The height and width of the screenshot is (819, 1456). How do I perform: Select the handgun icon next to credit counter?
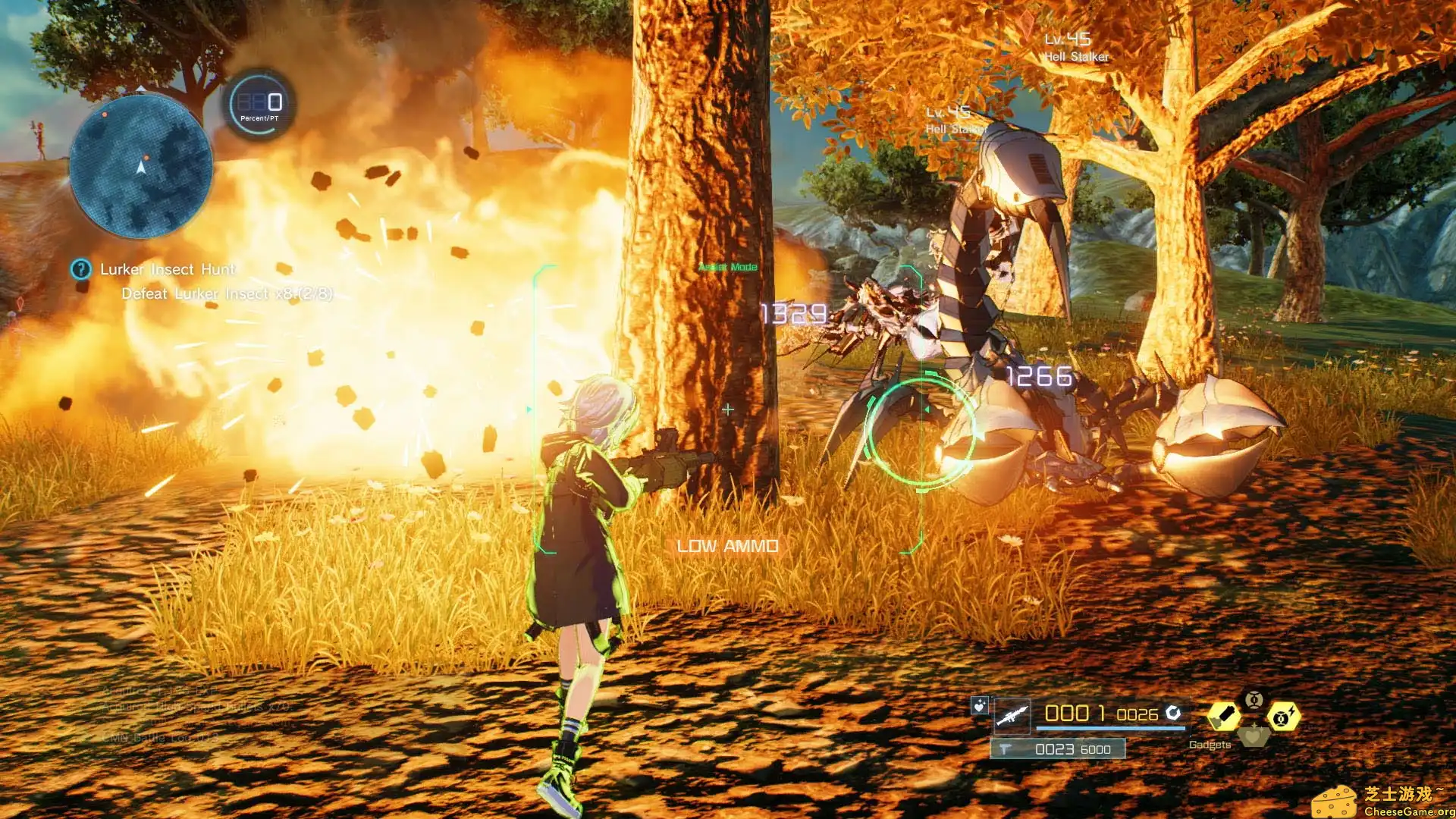click(1003, 748)
